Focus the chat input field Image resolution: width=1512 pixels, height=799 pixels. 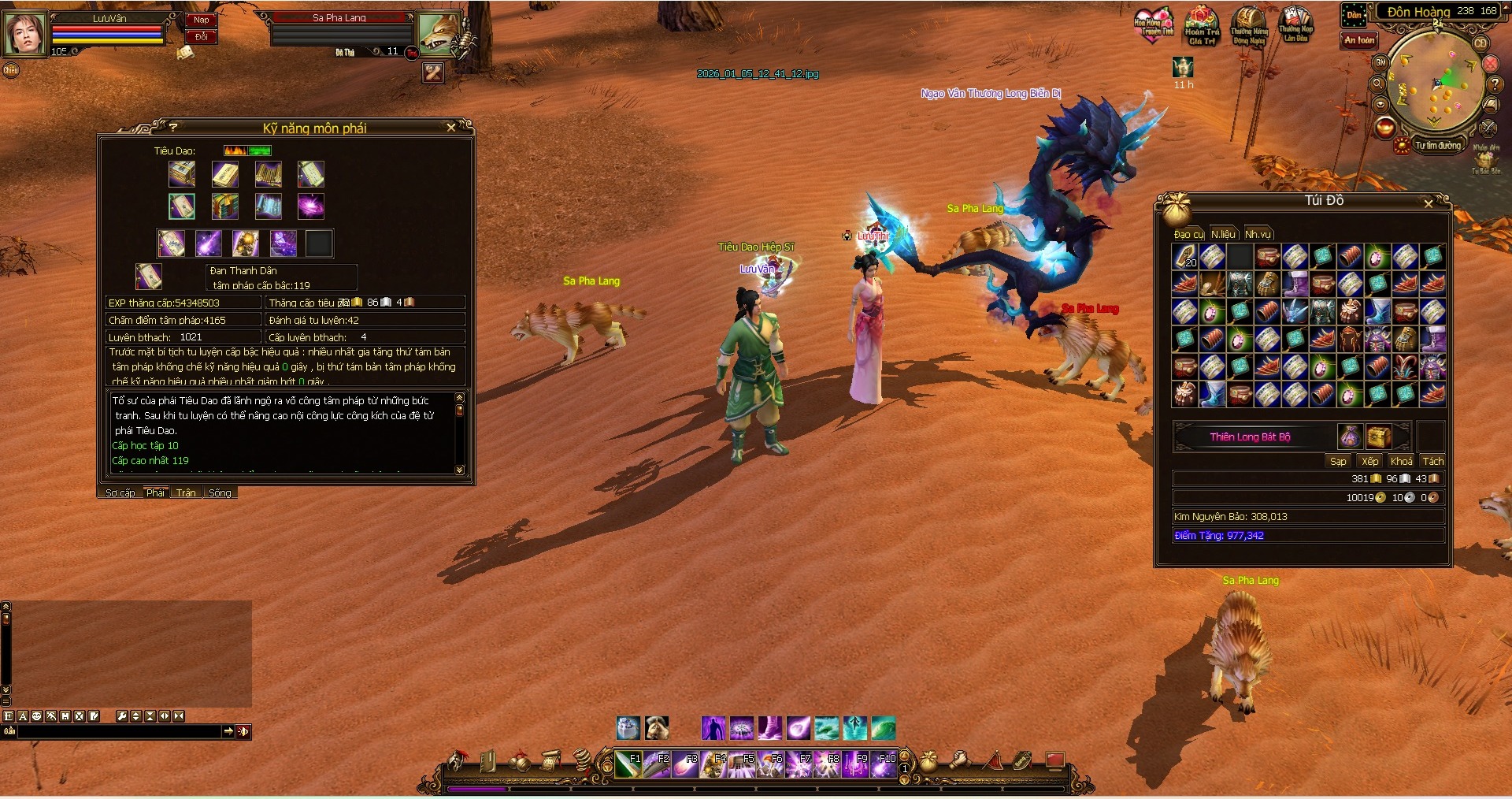[x=118, y=732]
